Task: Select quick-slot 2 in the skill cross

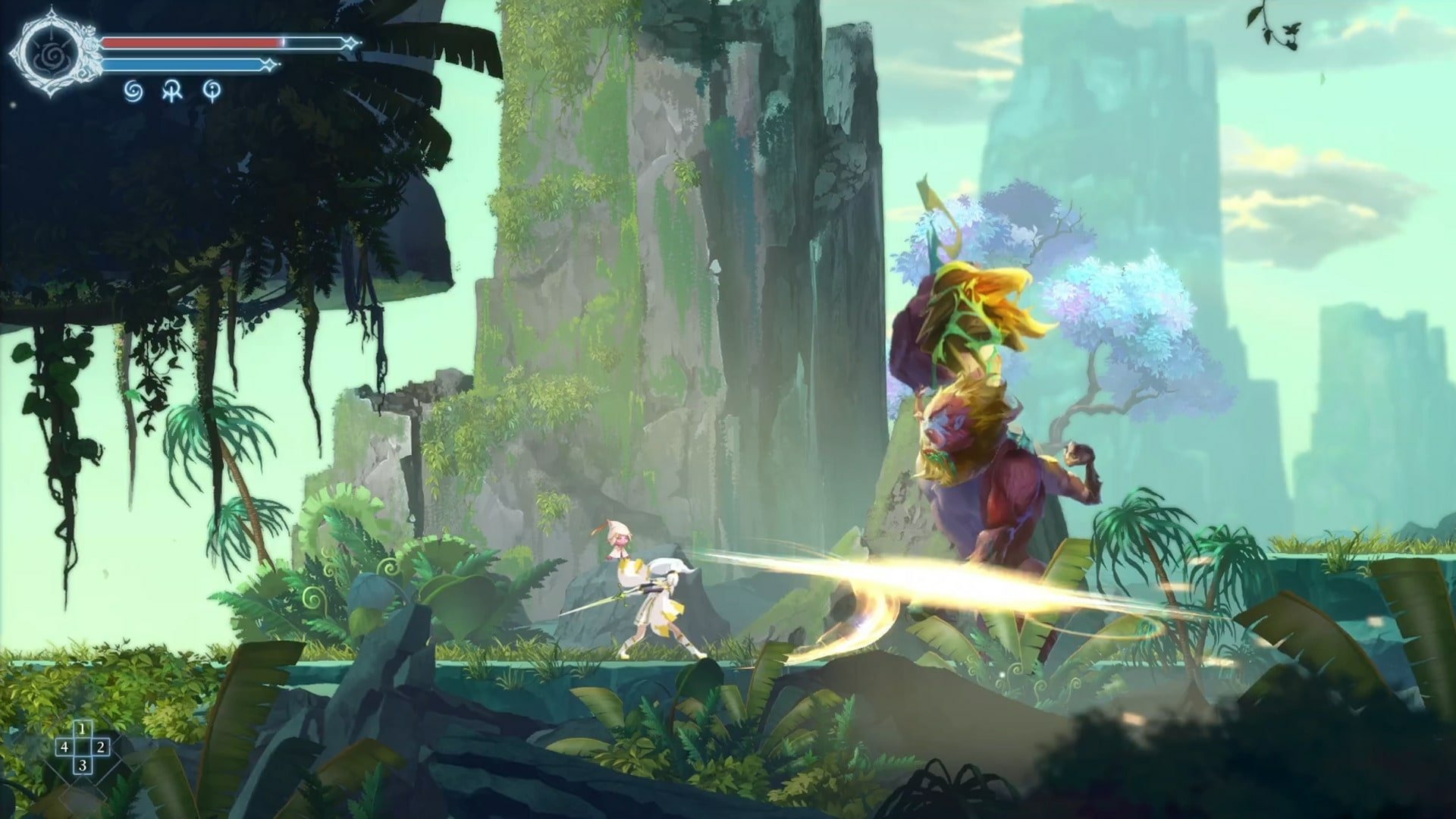Action: [101, 748]
